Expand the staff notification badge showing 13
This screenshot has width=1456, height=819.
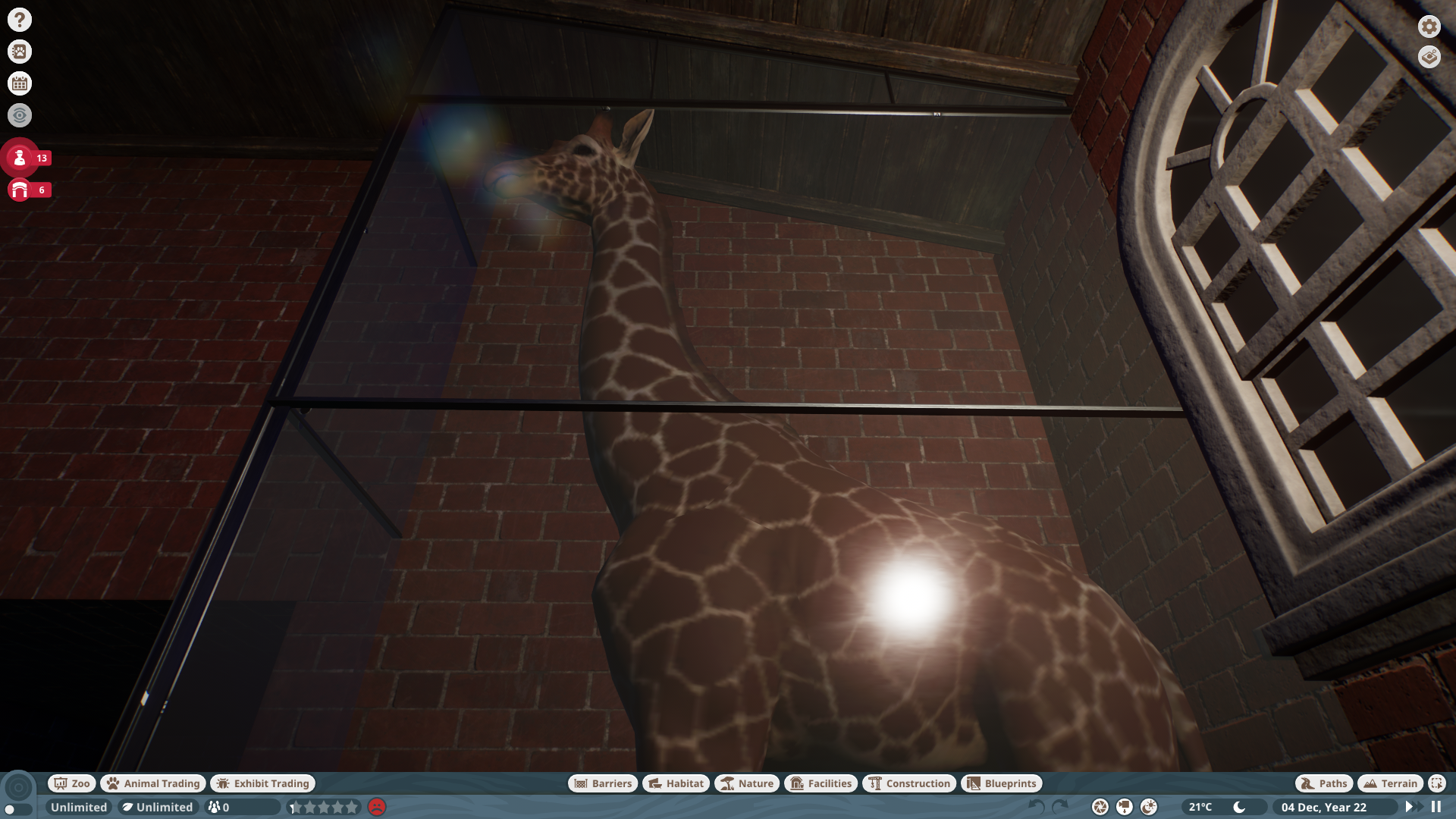(x=20, y=158)
